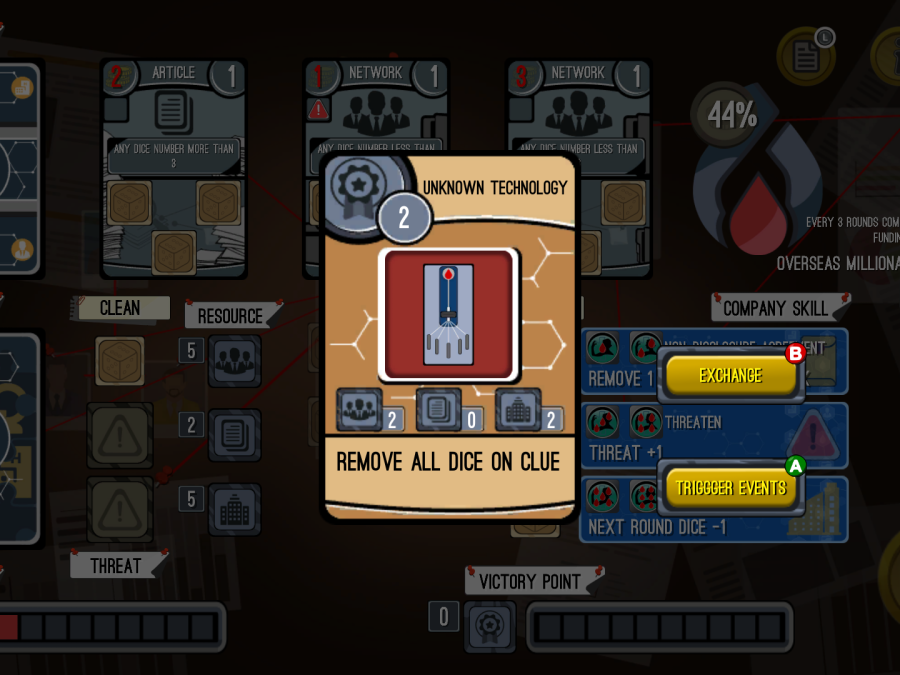Image resolution: width=900 pixels, height=675 pixels.
Task: Select the dice in the Clean area
Action: [120, 360]
